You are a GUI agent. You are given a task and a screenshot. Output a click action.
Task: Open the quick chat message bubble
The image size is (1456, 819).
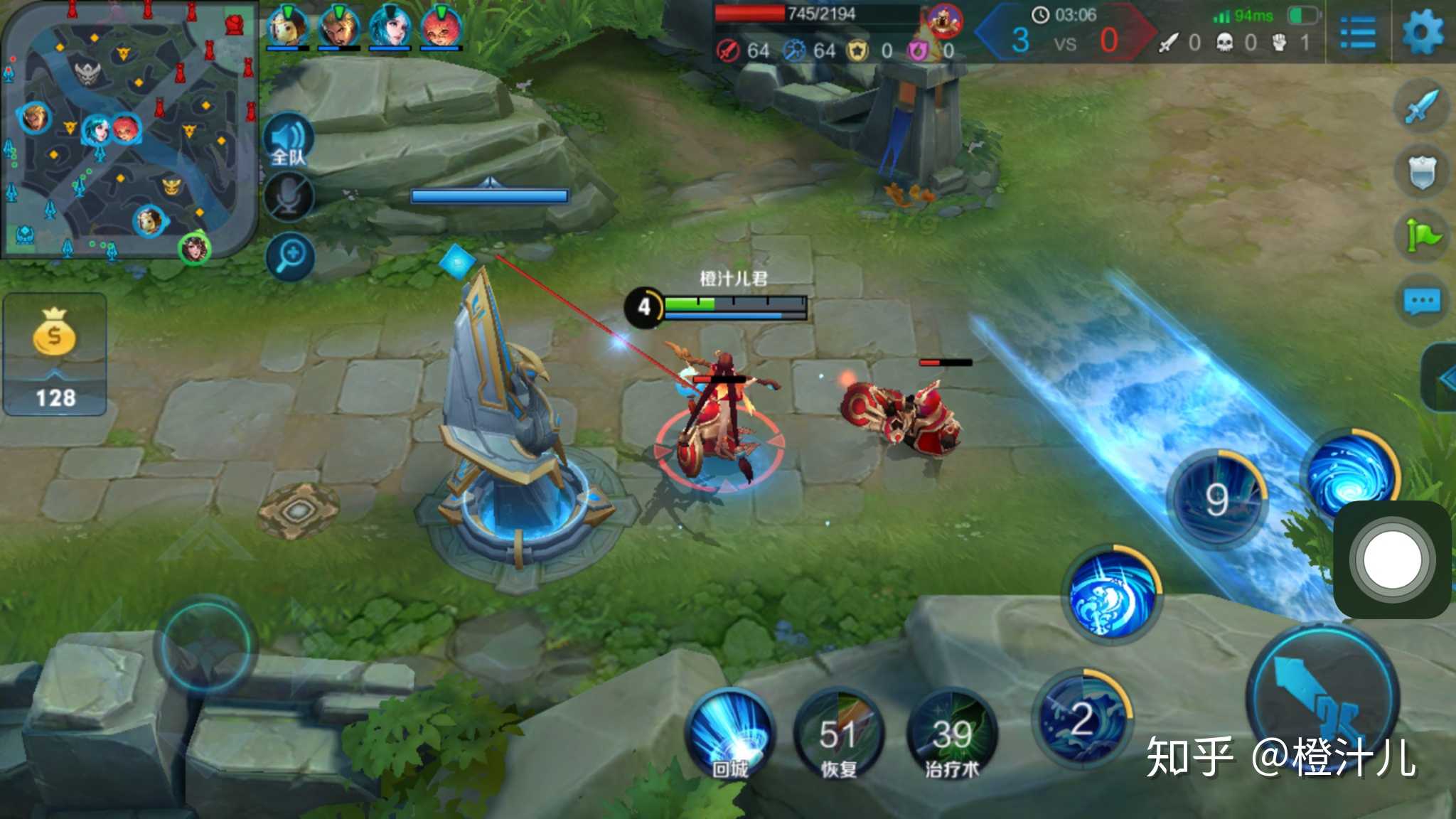tap(1421, 301)
